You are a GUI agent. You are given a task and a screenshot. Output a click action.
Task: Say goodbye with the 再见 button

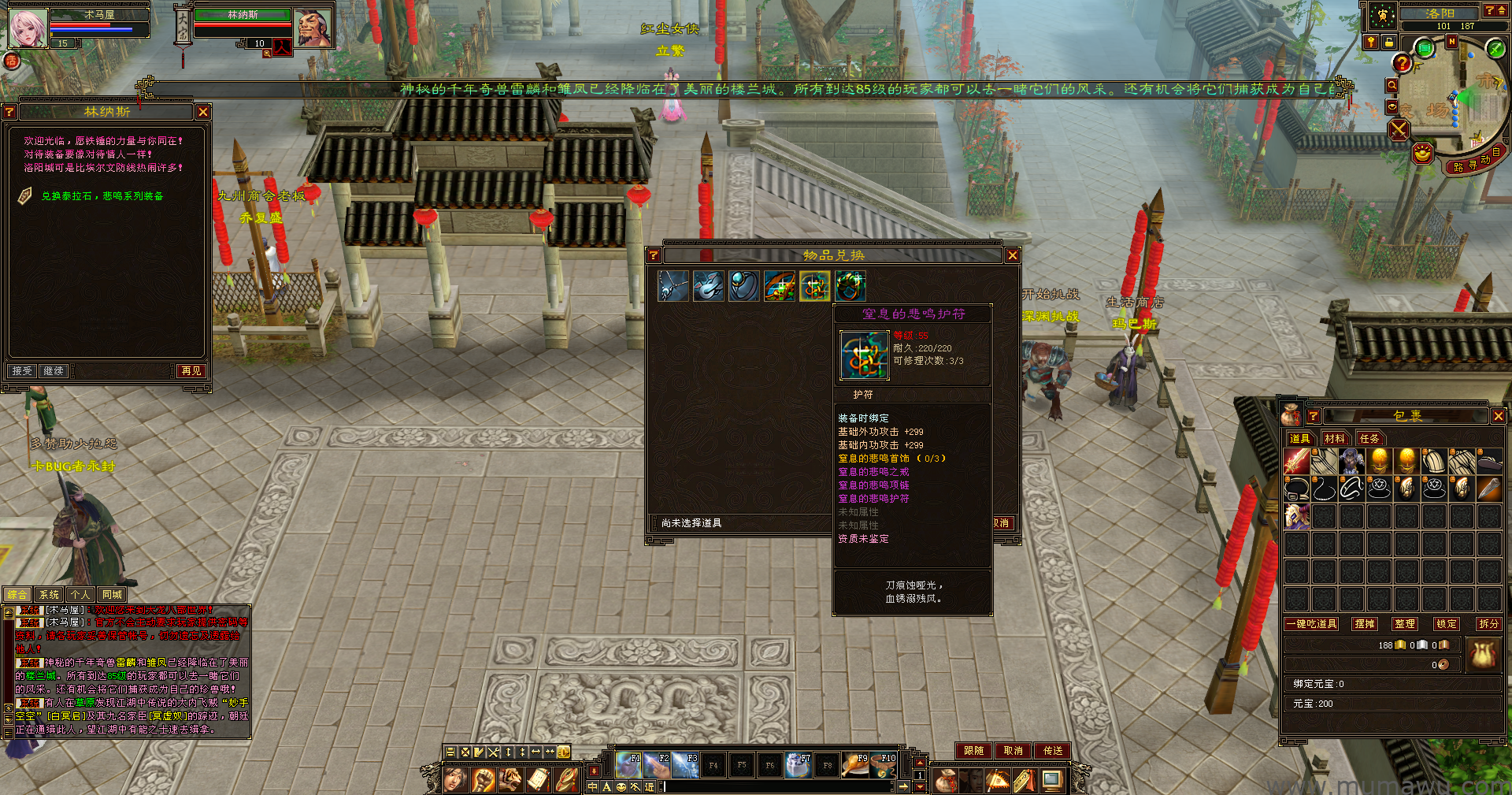pos(191,371)
